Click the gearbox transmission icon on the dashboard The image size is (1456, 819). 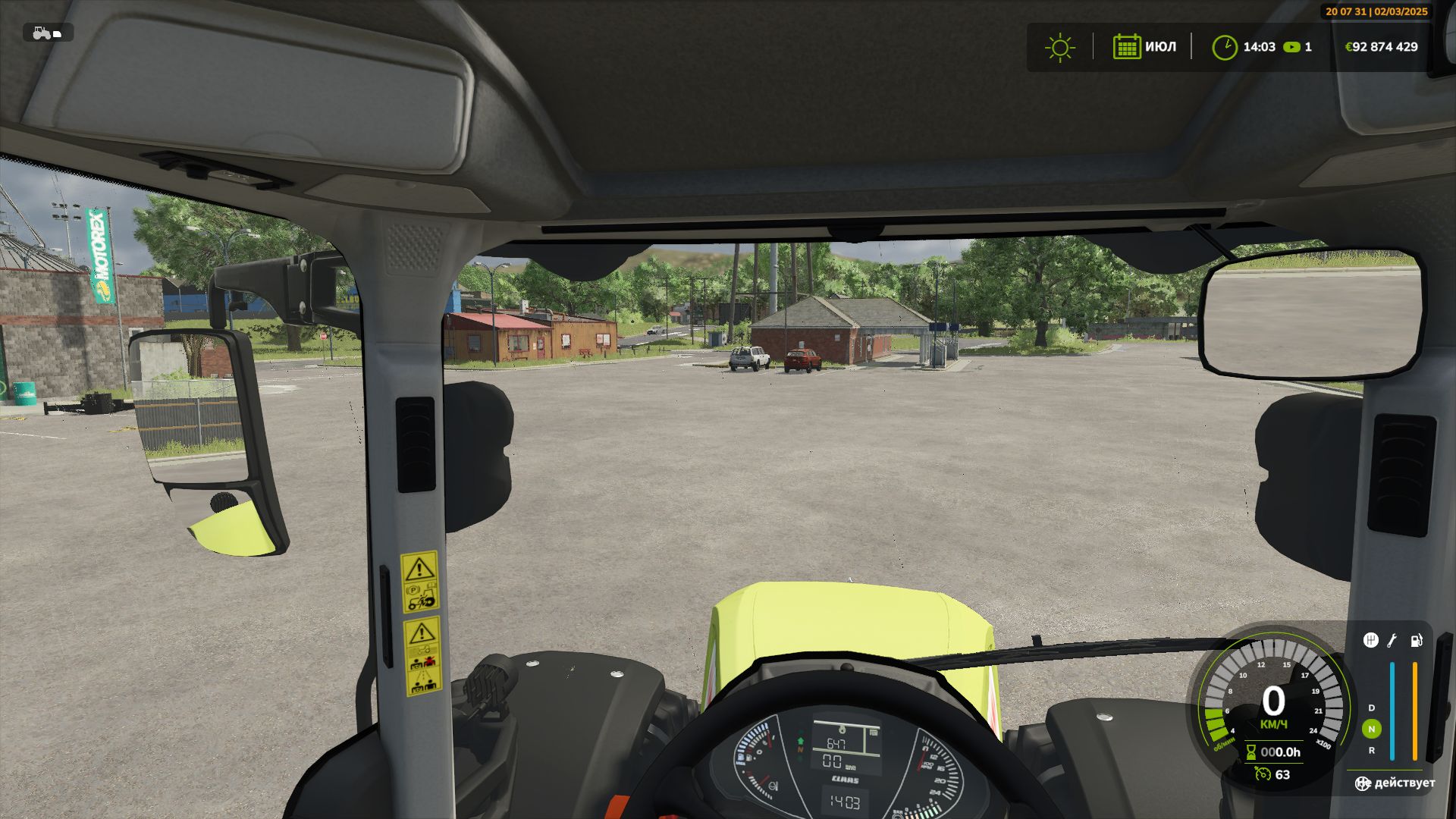1371,642
